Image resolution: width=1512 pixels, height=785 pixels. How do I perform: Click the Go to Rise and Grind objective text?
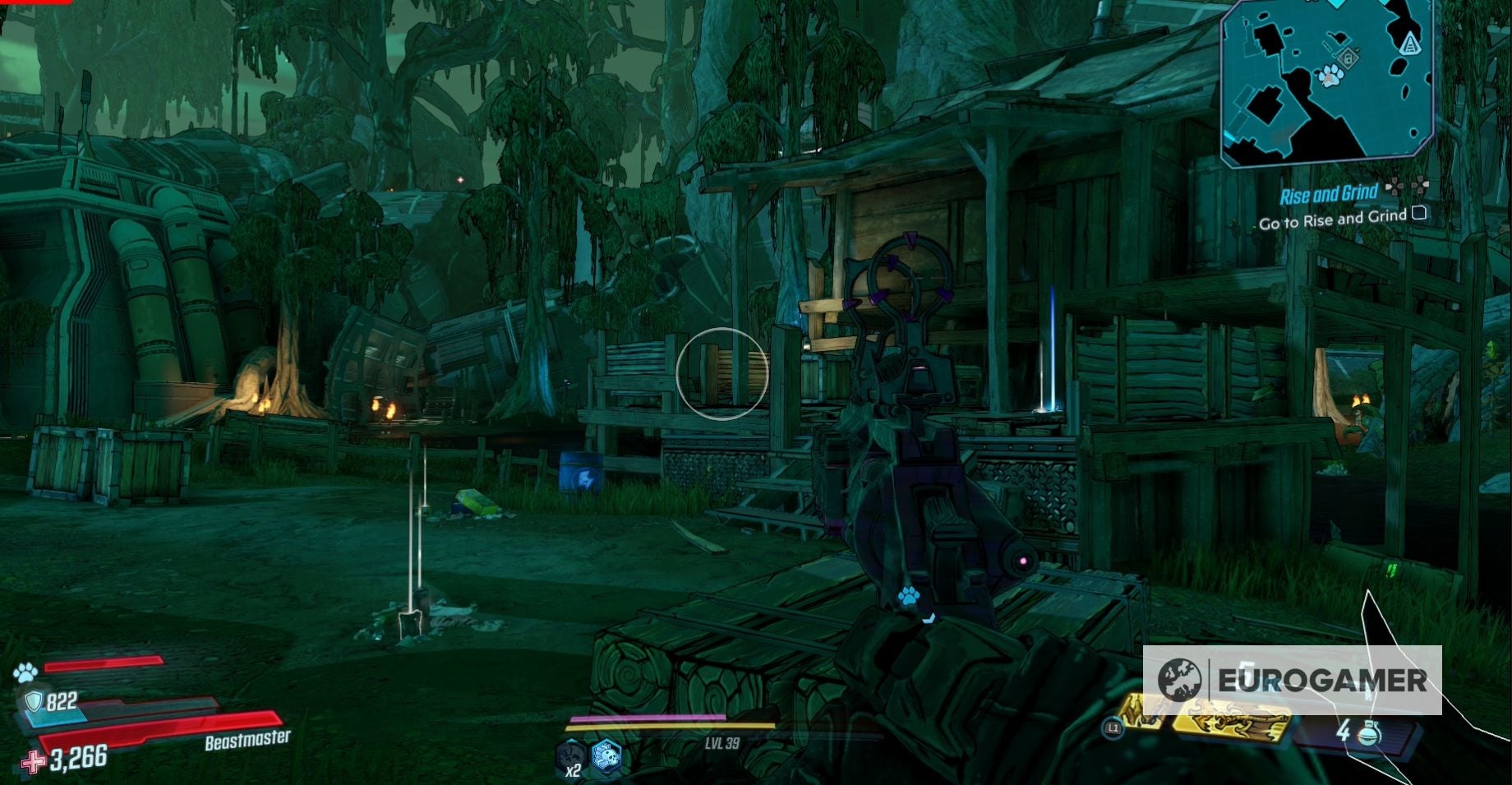1334,220
